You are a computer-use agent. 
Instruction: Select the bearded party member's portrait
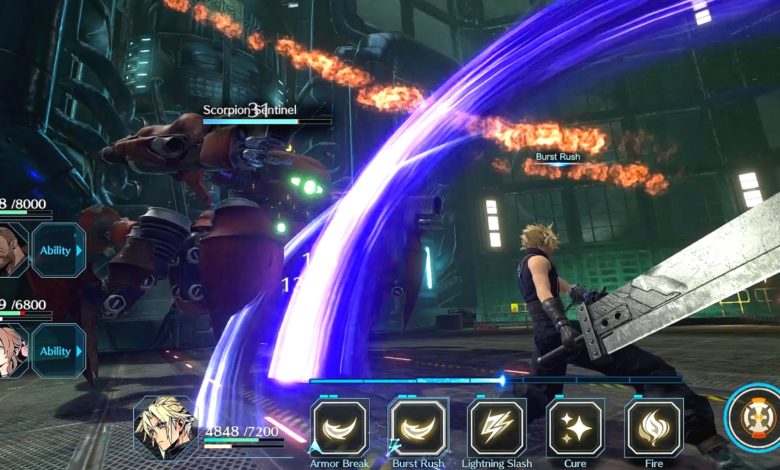[x=12, y=250]
